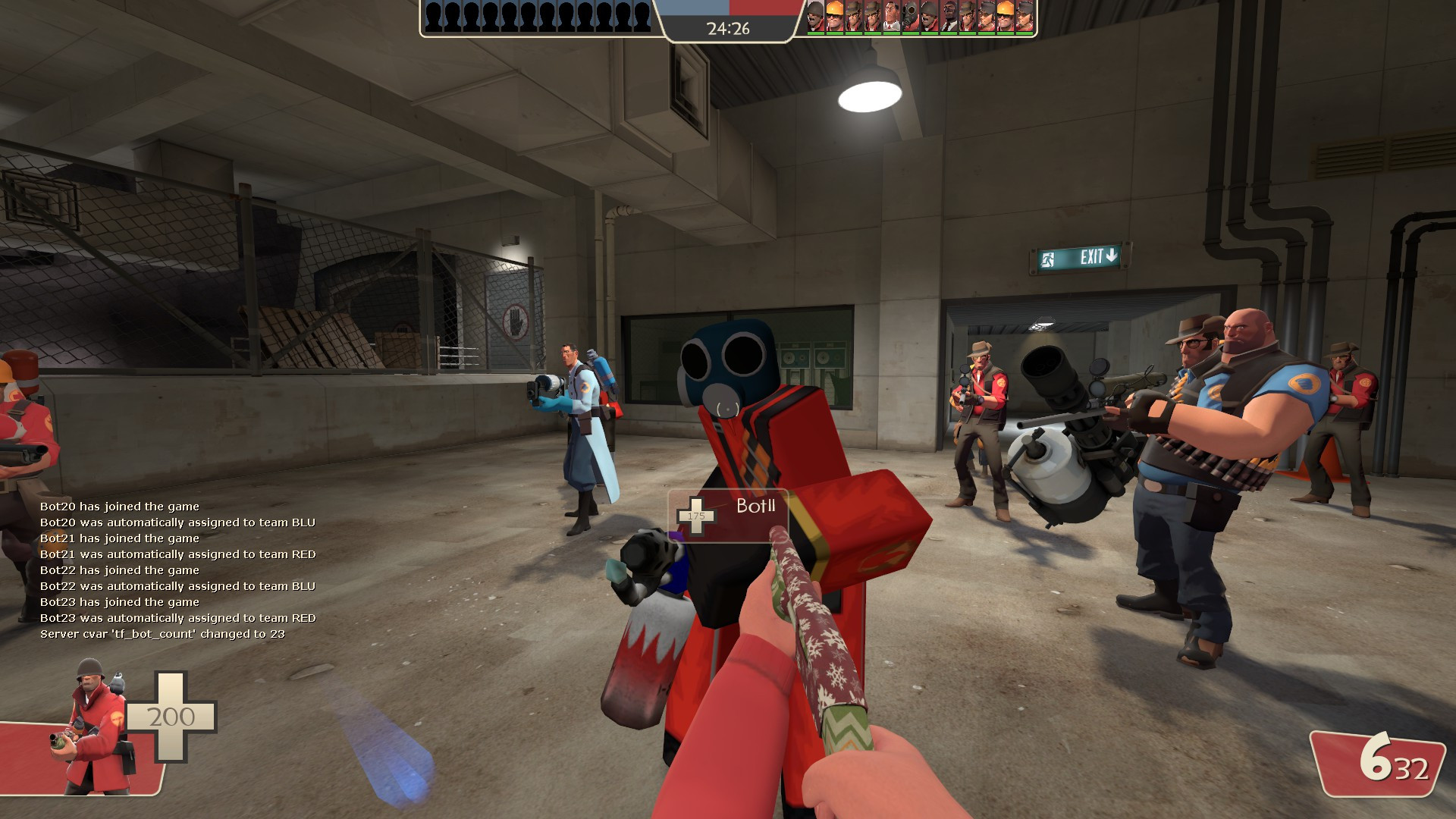1456x819 pixels.
Task: Click the Bot20 joined game message
Action: pyautogui.click(x=120, y=507)
